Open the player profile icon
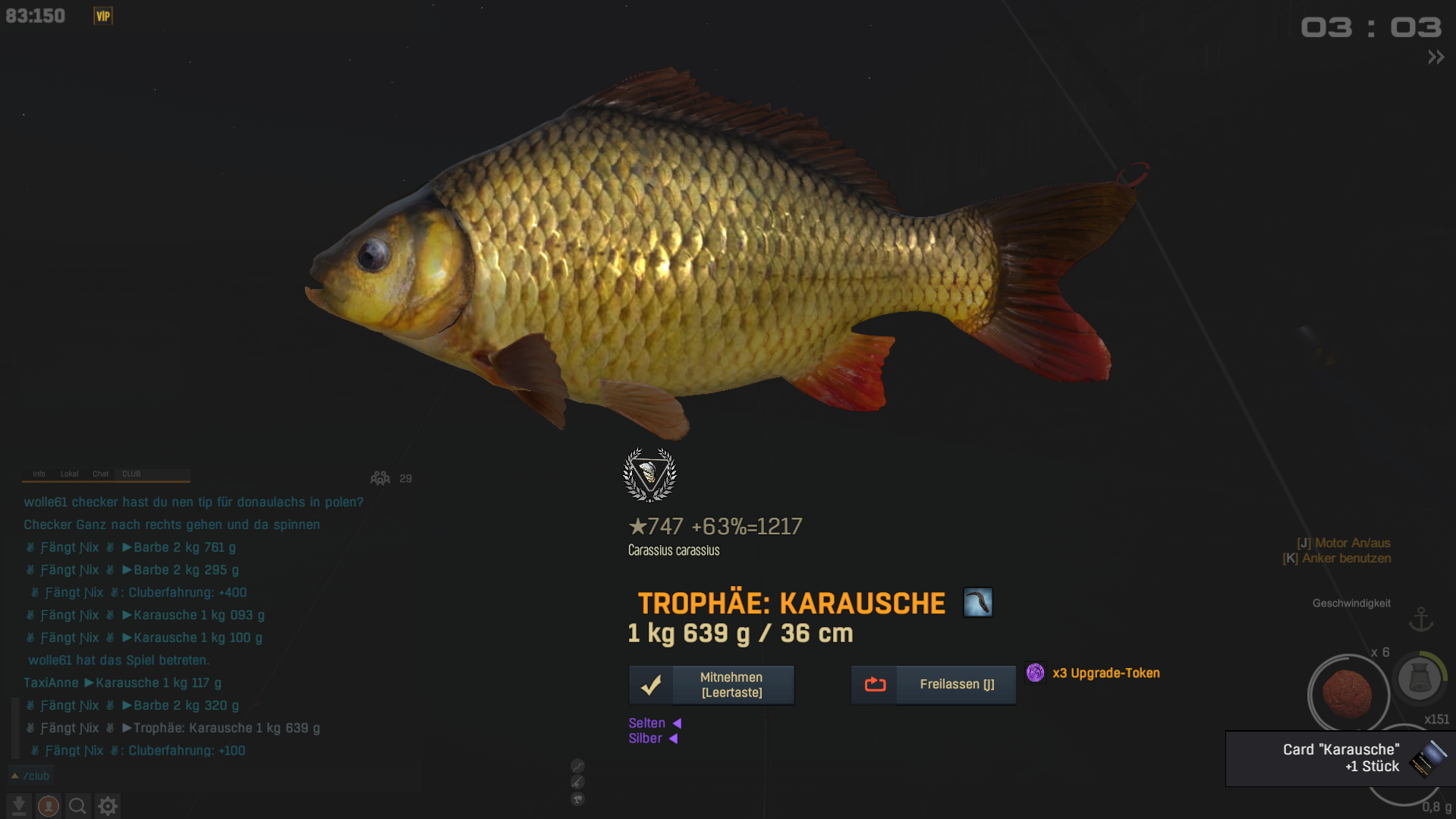Viewport: 1456px width, 819px height. 49,805
